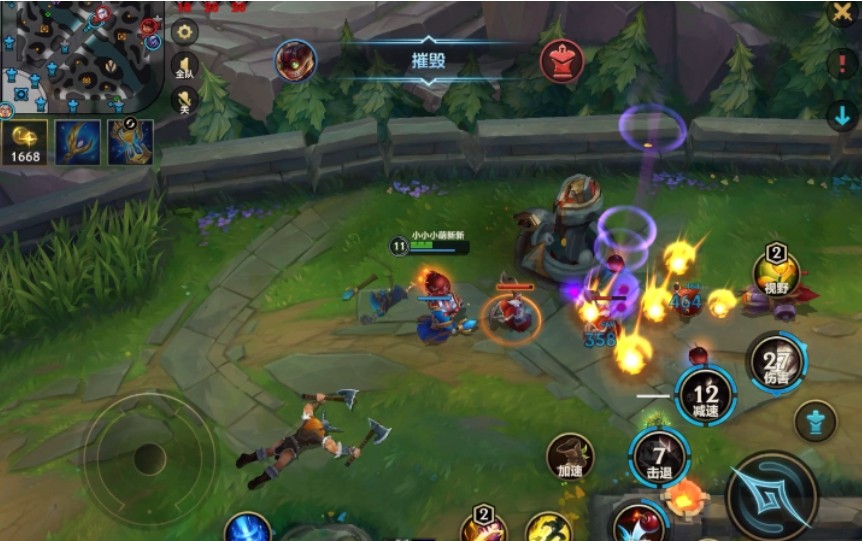The height and width of the screenshot is (541, 862).
Task: Buy the recommended golden staff item
Action: click(77, 142)
